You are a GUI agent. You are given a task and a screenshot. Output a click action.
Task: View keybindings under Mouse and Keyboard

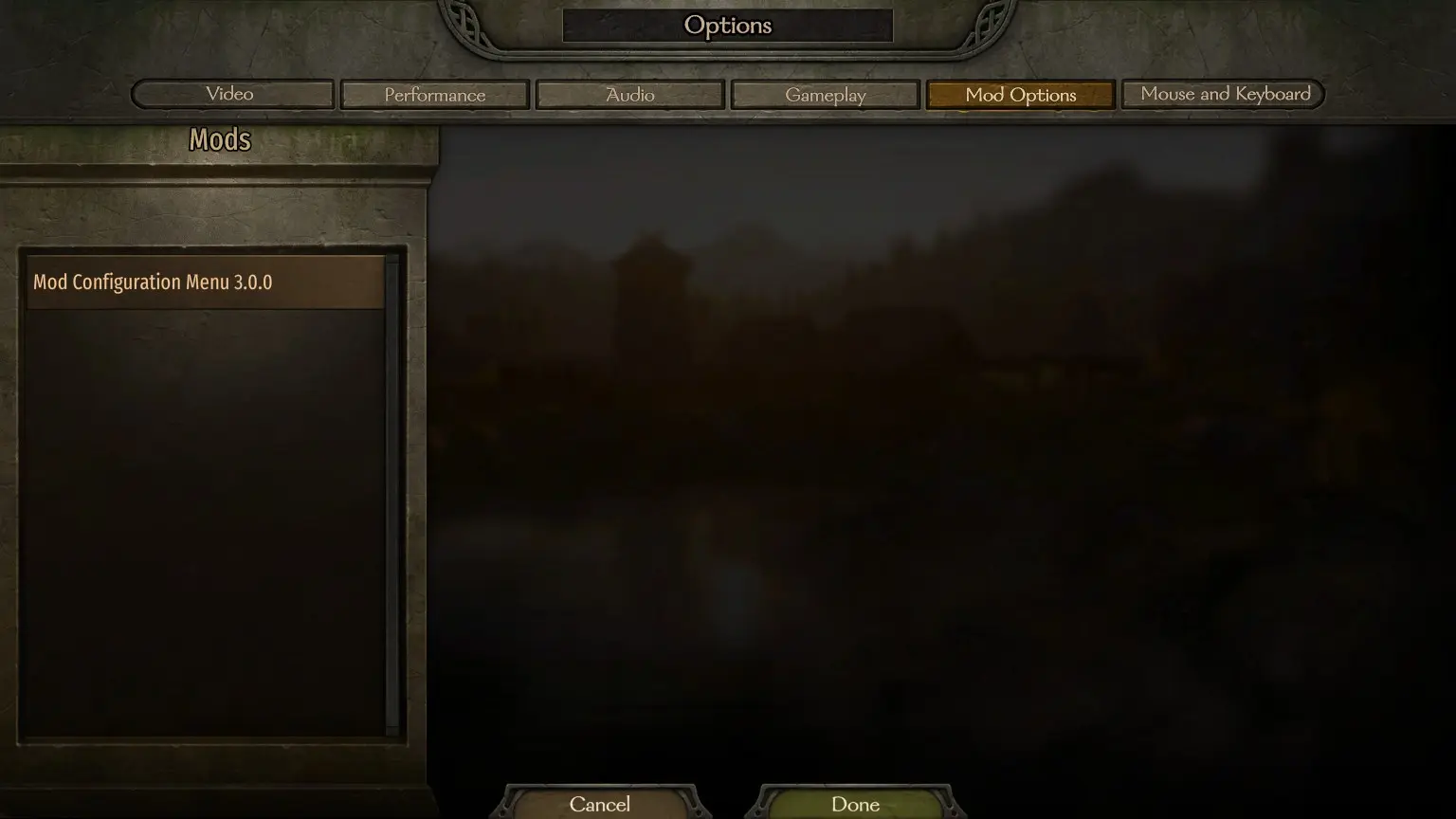click(x=1222, y=94)
